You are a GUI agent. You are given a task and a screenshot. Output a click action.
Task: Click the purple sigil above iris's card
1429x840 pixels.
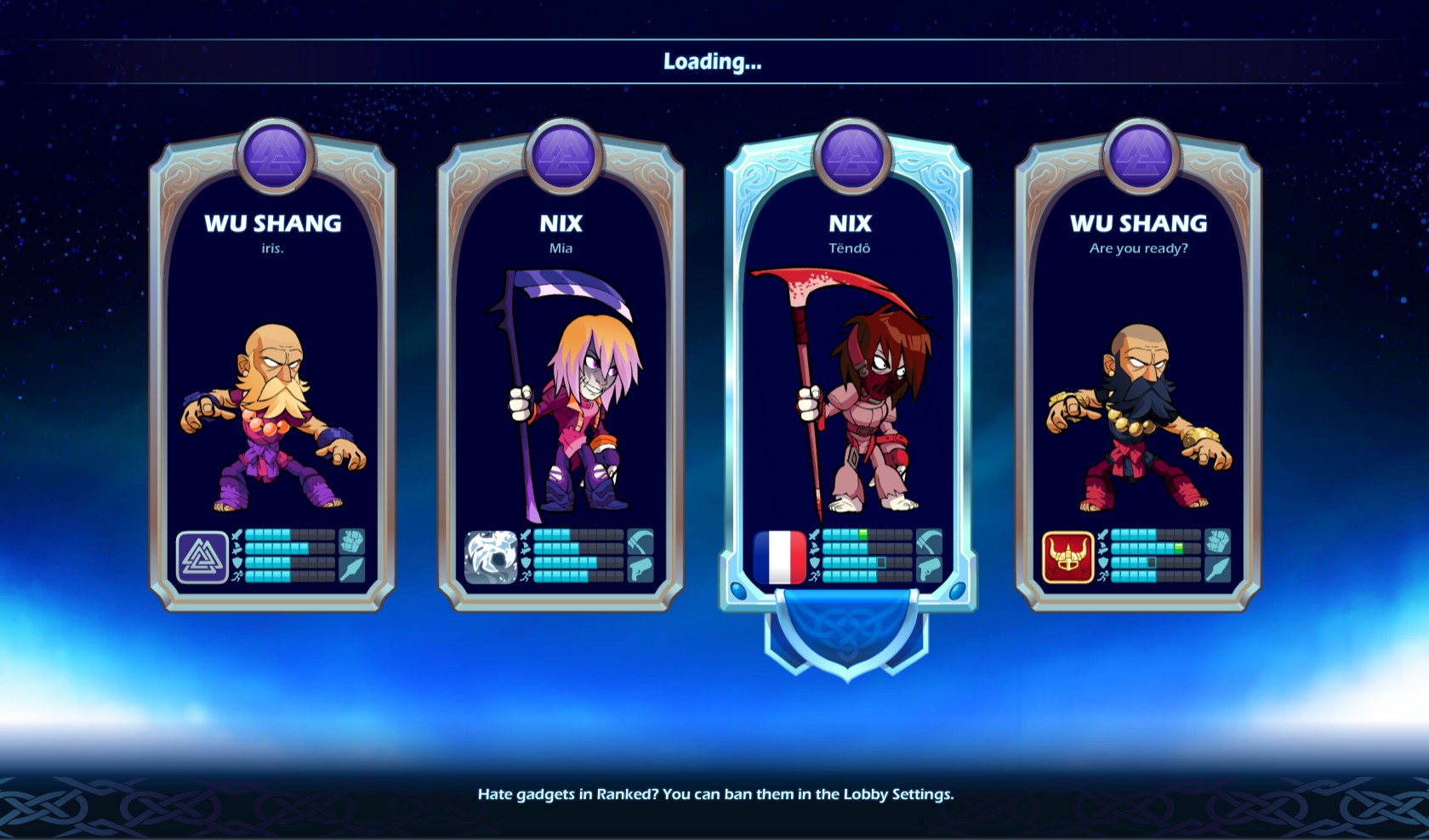pos(276,157)
